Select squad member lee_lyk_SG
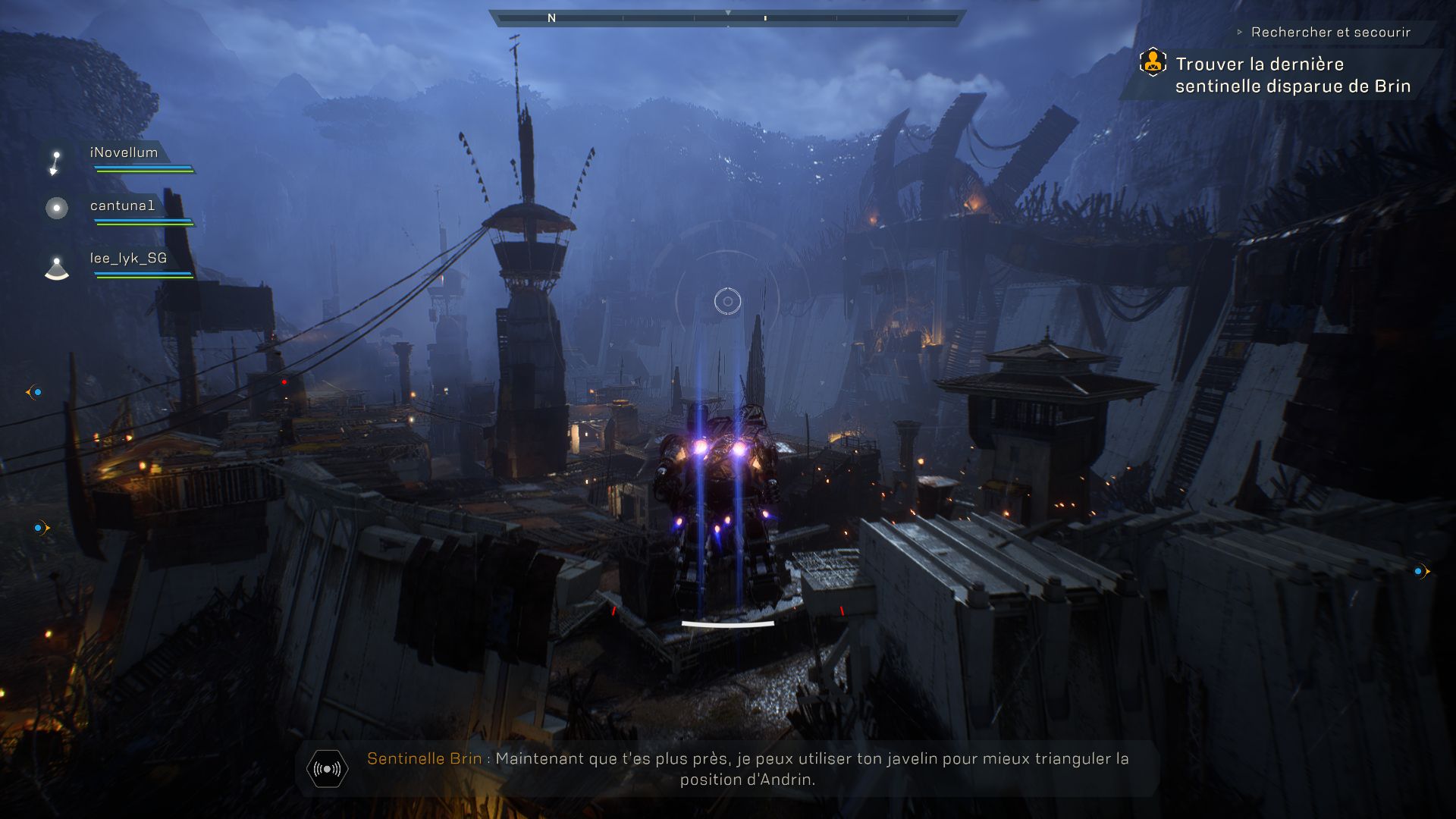This screenshot has height=819, width=1456. point(128,259)
